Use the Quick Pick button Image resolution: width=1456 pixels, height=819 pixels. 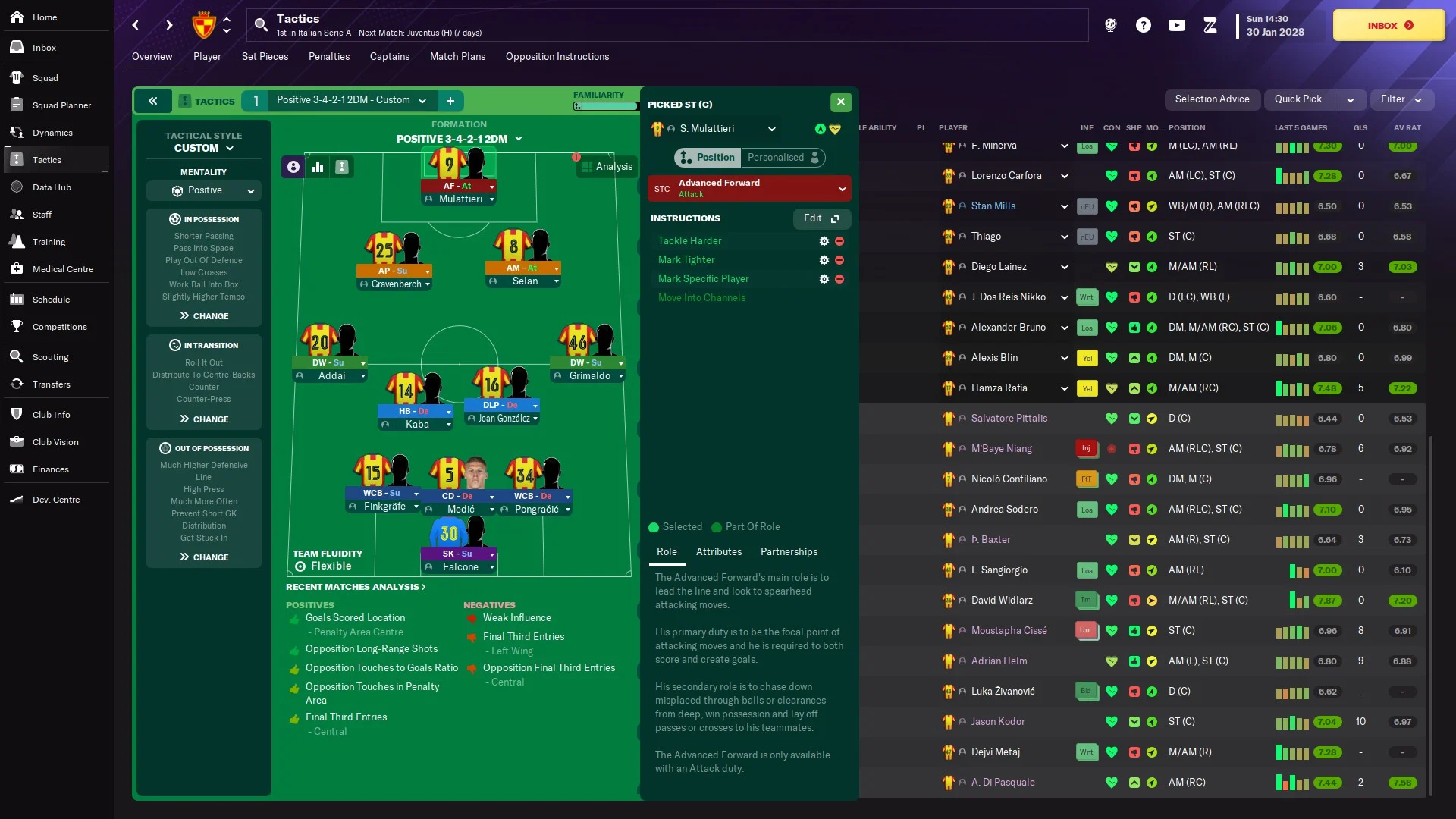tap(1298, 99)
